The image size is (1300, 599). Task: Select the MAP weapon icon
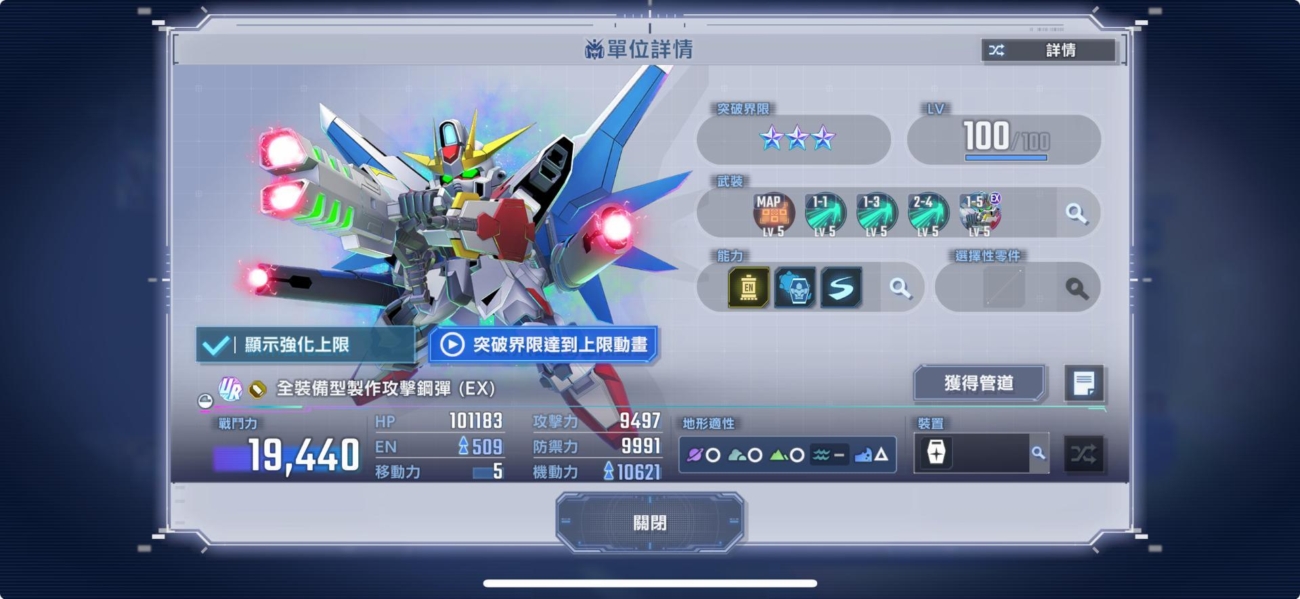point(773,213)
